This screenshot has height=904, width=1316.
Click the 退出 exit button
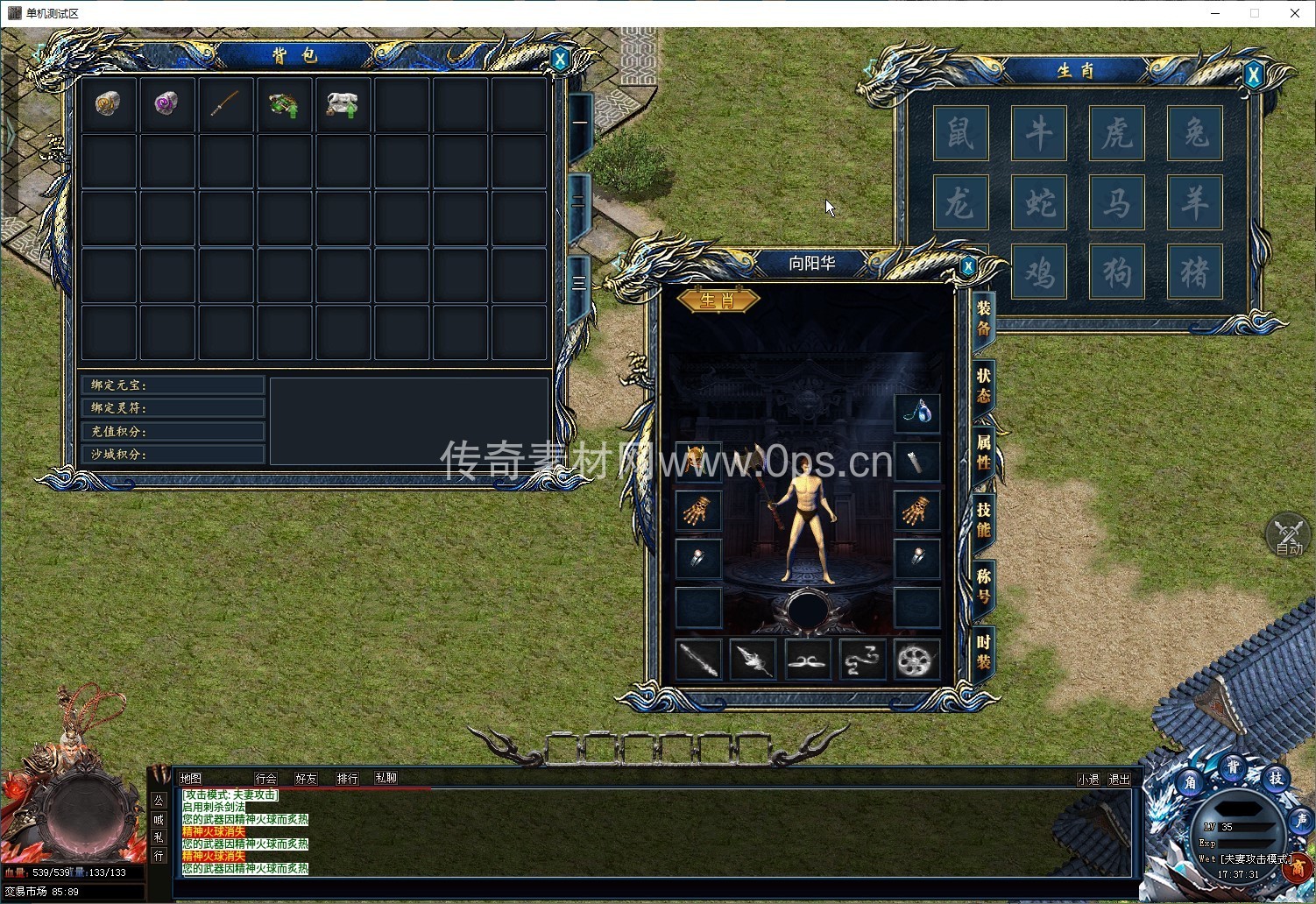[x=1119, y=779]
